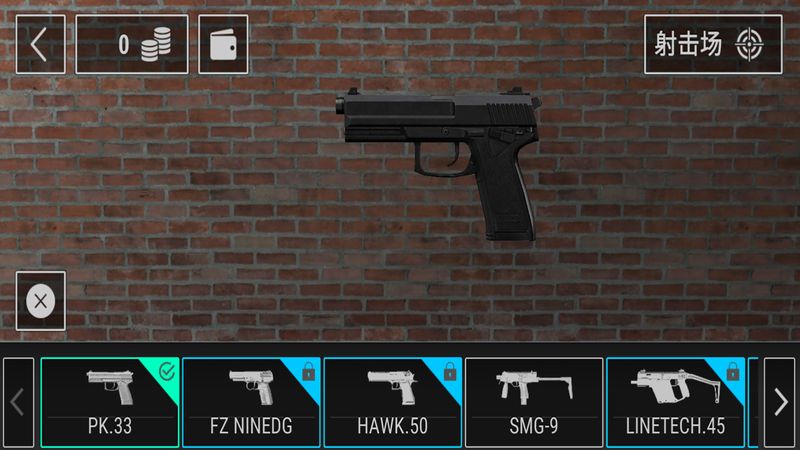Show previous weapons with left arrow

(x=18, y=402)
